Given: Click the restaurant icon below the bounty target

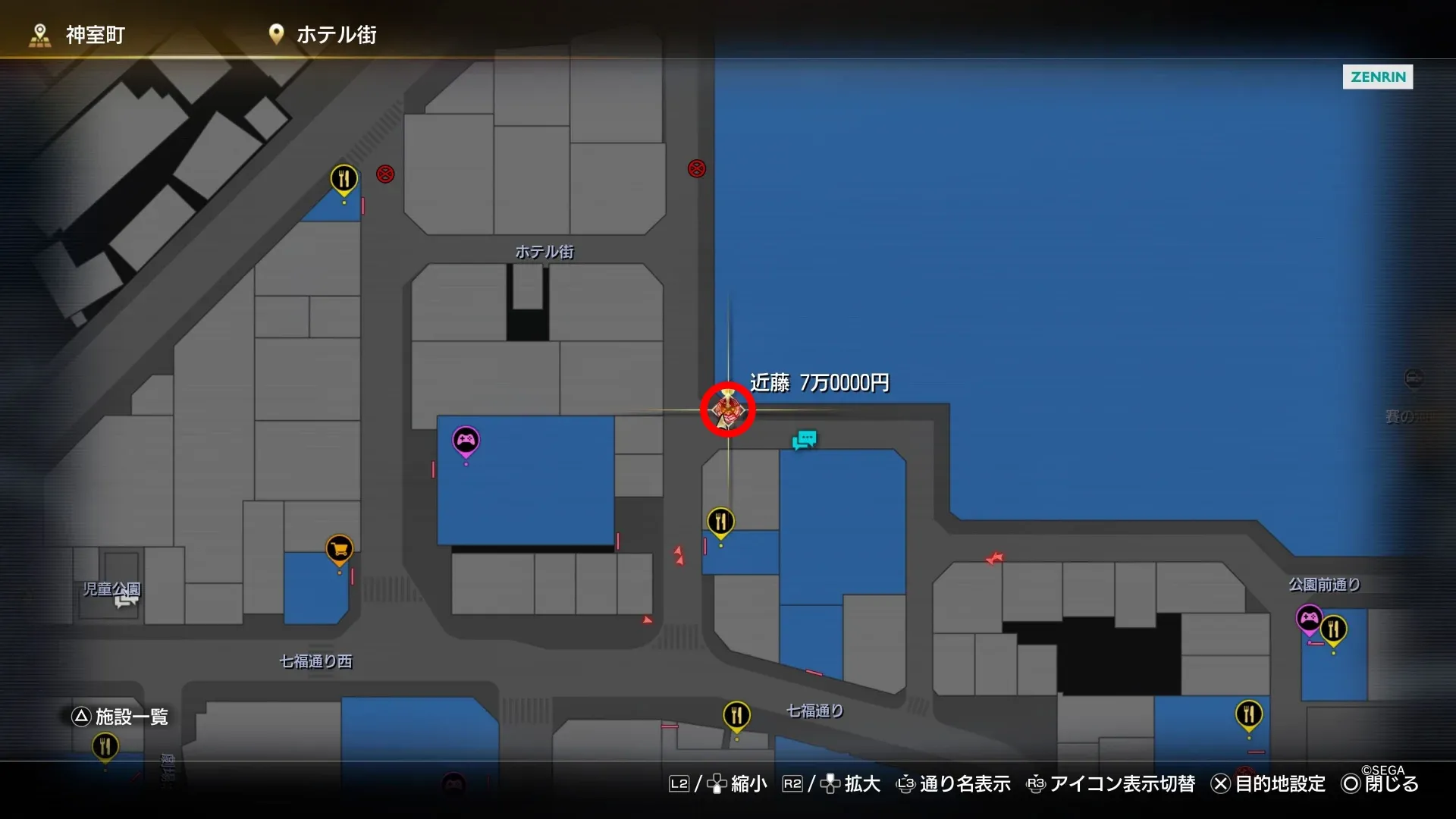Looking at the screenshot, I should [720, 521].
